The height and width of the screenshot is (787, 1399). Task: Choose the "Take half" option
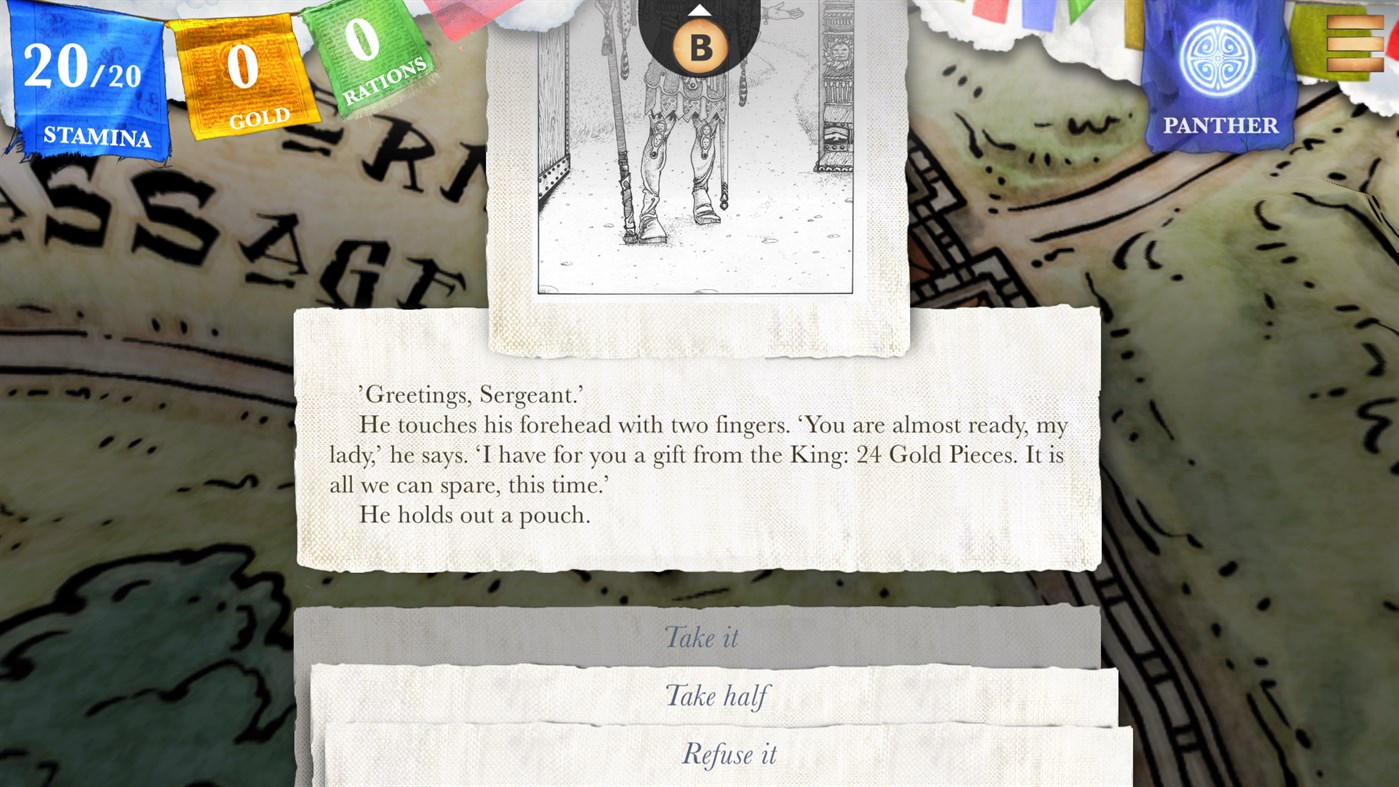(716, 696)
